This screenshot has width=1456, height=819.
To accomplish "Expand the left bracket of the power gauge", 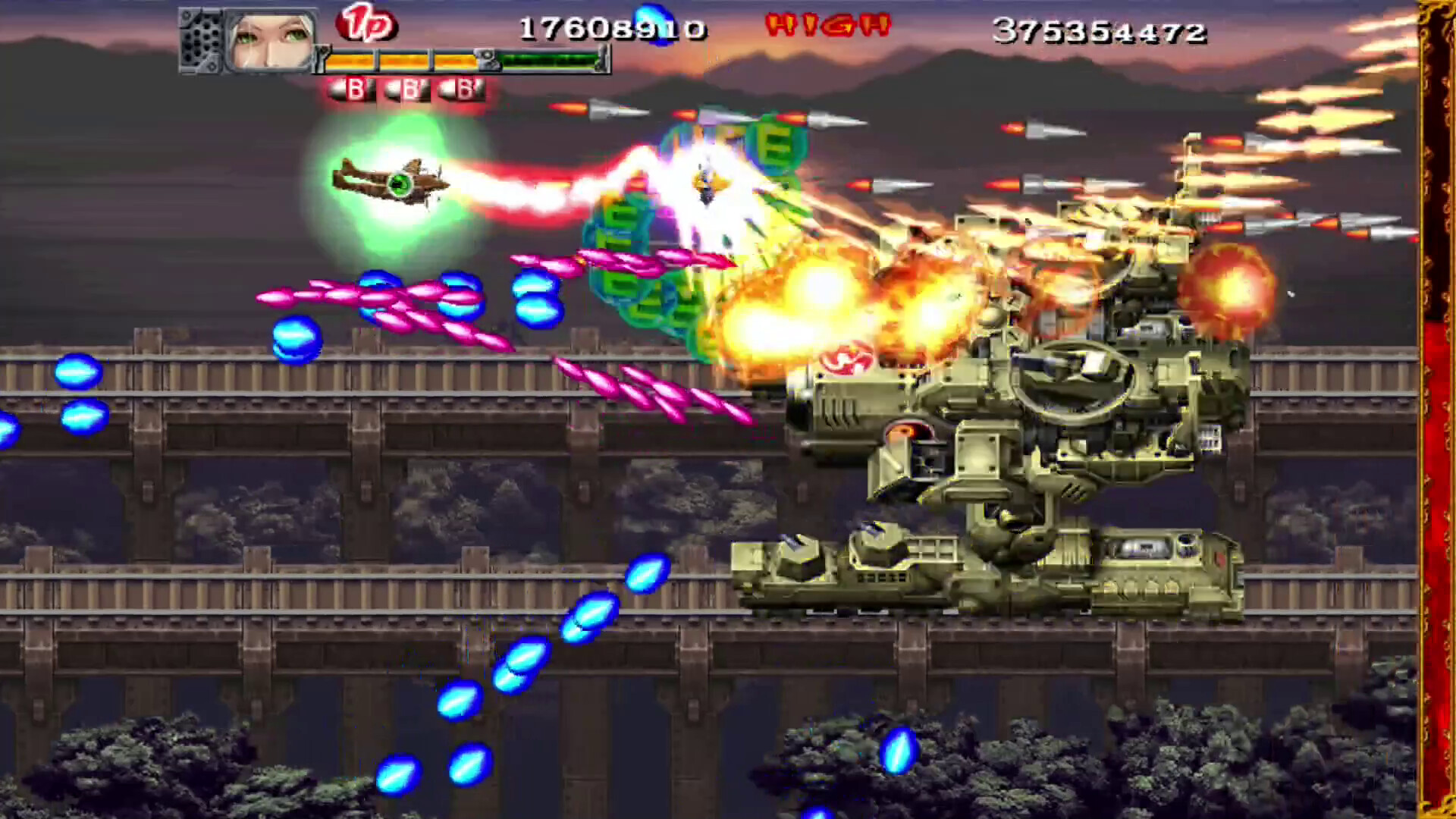I will pyautogui.click(x=322, y=58).
